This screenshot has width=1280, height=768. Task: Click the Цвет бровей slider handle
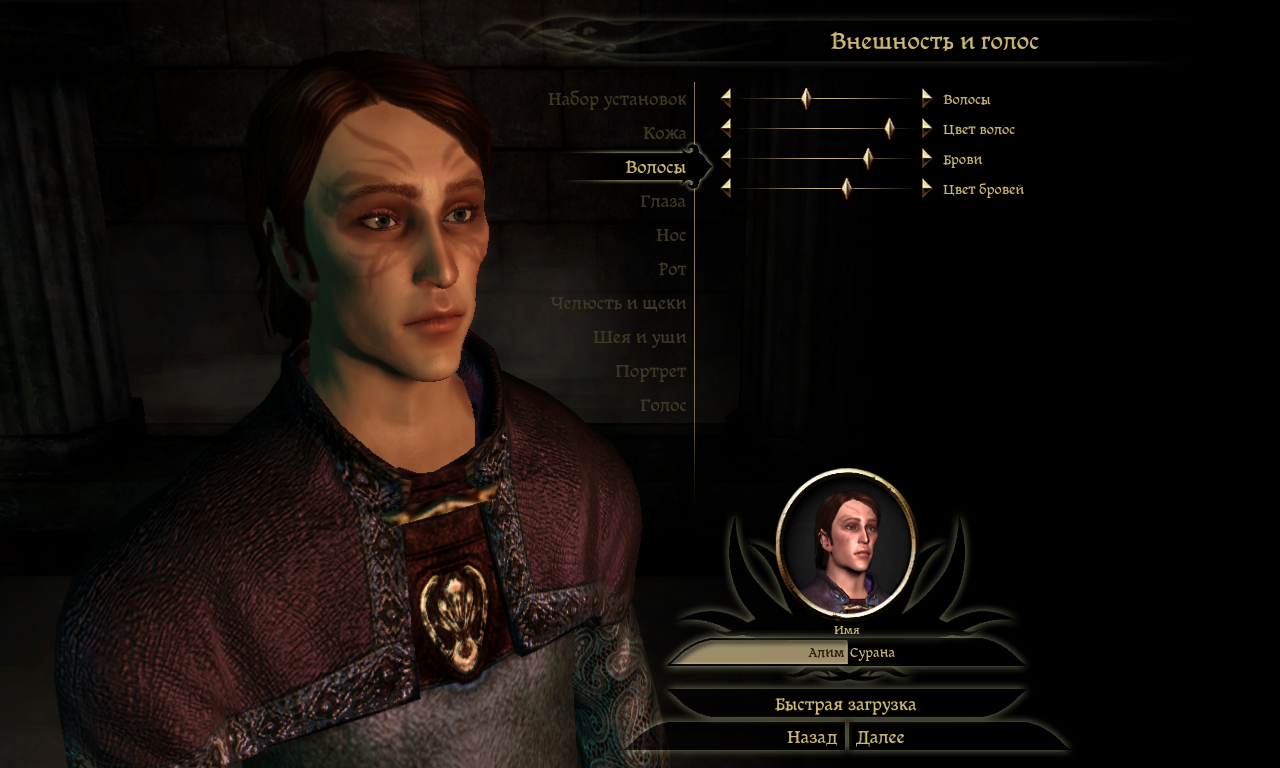click(x=847, y=188)
